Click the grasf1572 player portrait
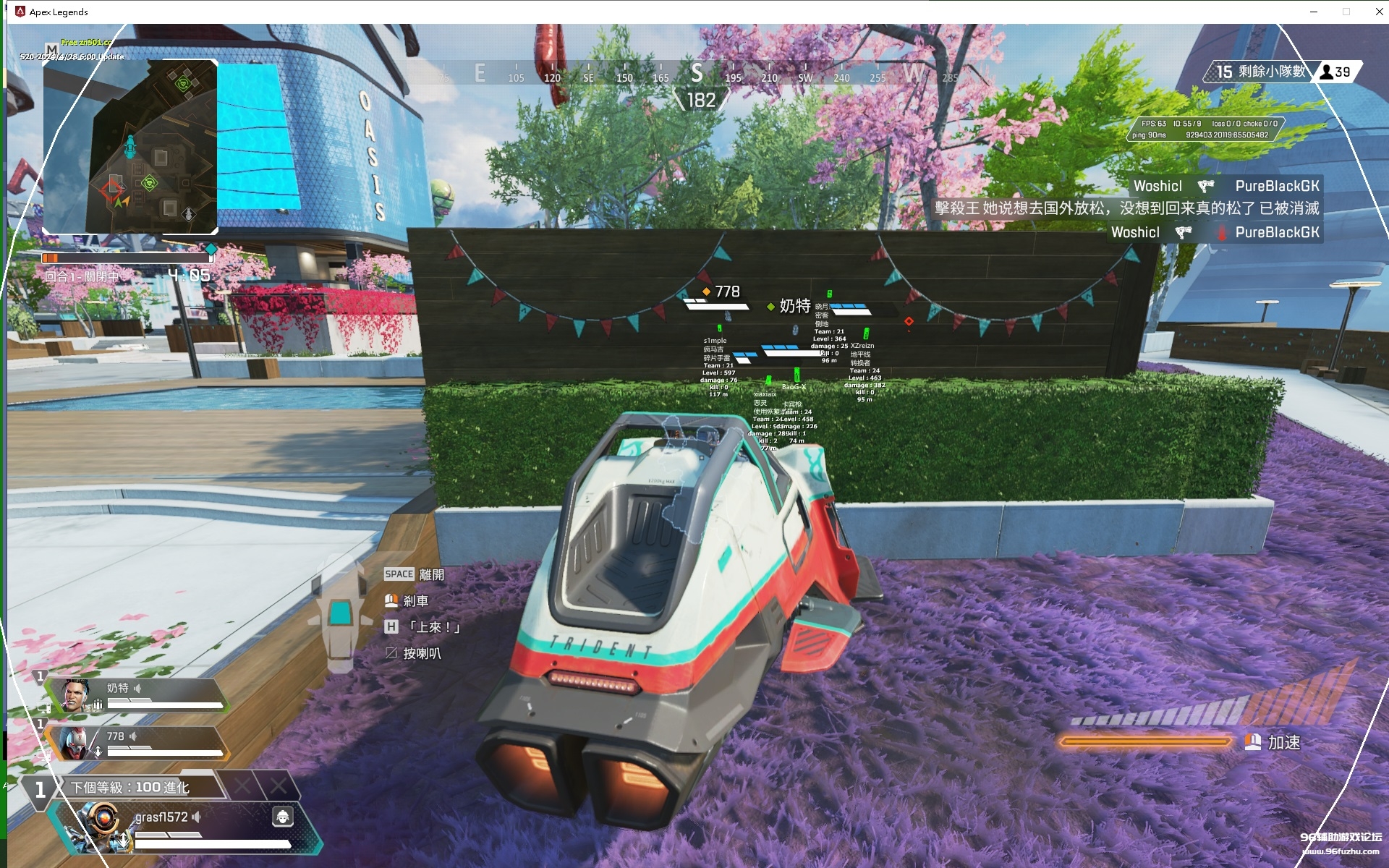1389x868 pixels. [99, 824]
